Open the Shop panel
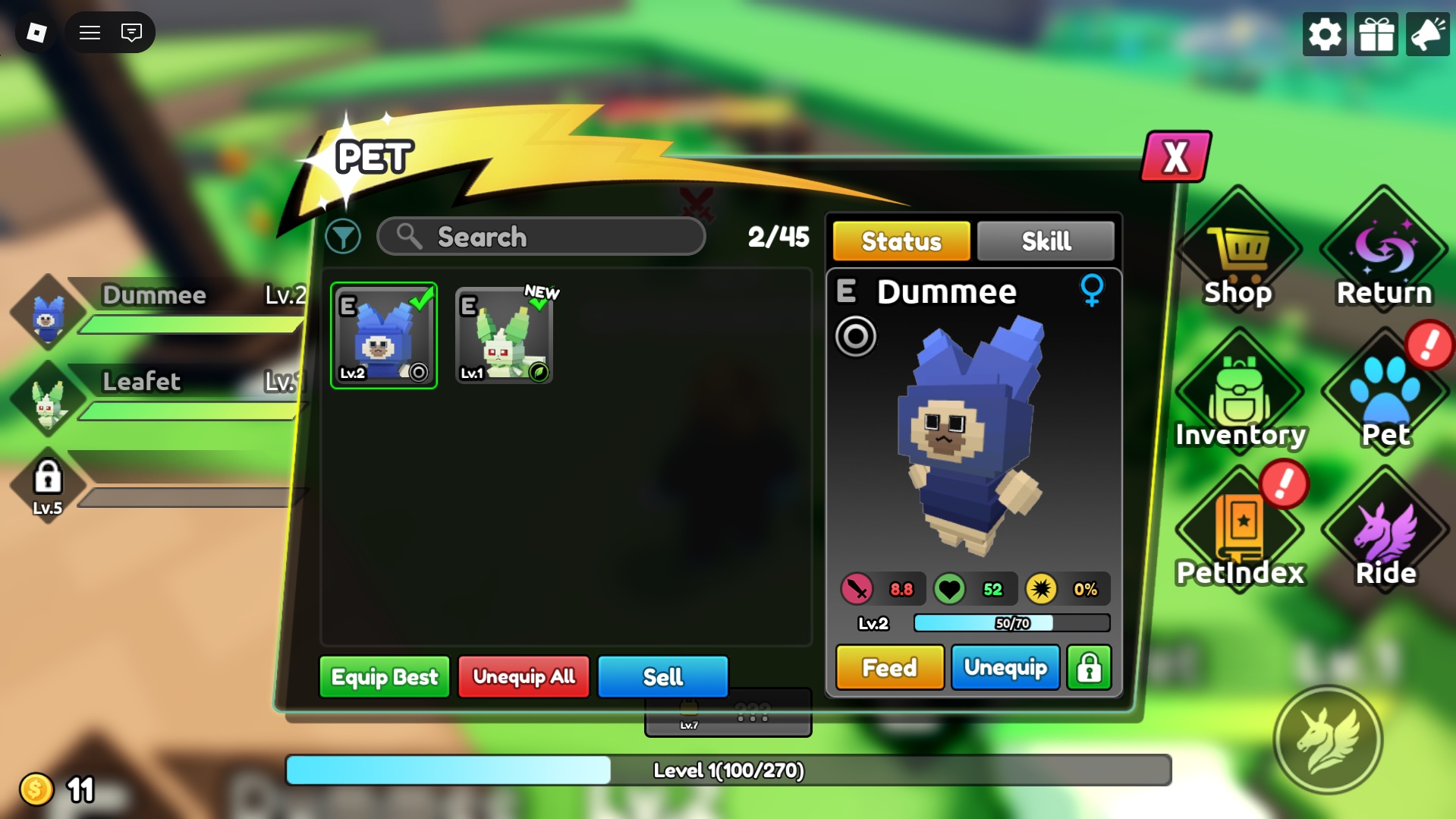The height and width of the screenshot is (819, 1456). point(1237,250)
